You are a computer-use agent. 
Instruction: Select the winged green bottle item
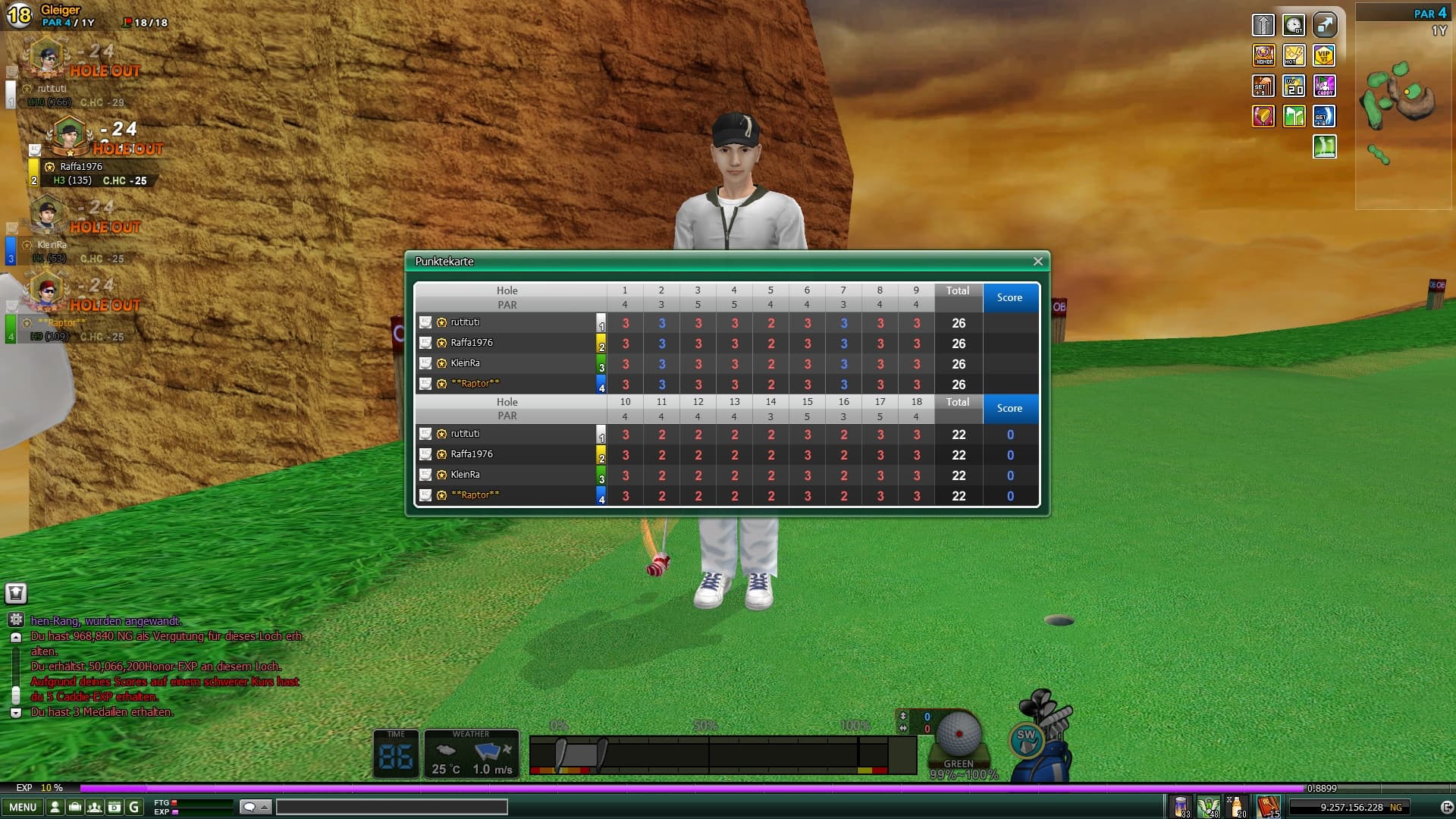[x=1208, y=806]
